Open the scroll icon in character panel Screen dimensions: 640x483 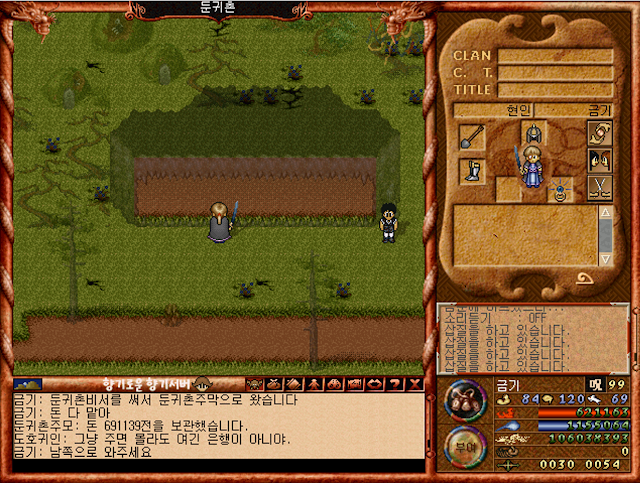coord(599,133)
